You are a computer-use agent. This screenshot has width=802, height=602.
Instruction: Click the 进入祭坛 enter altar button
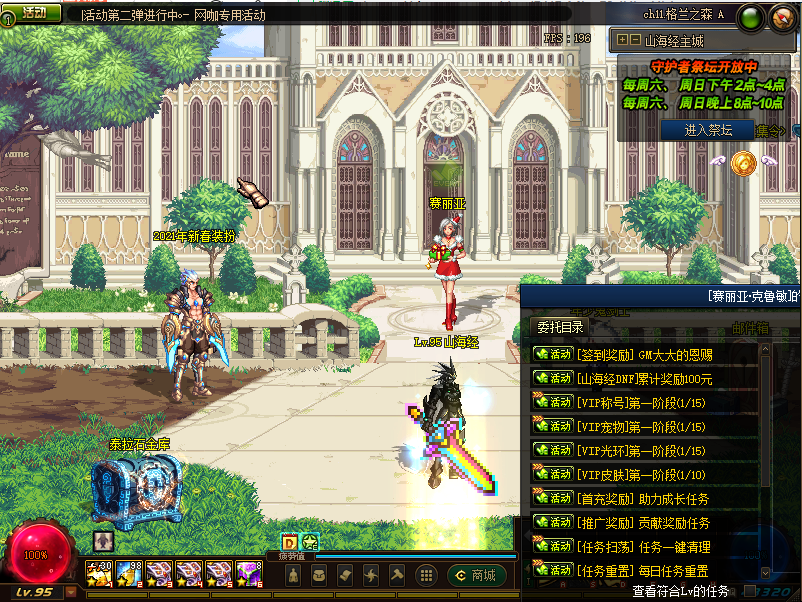point(708,130)
